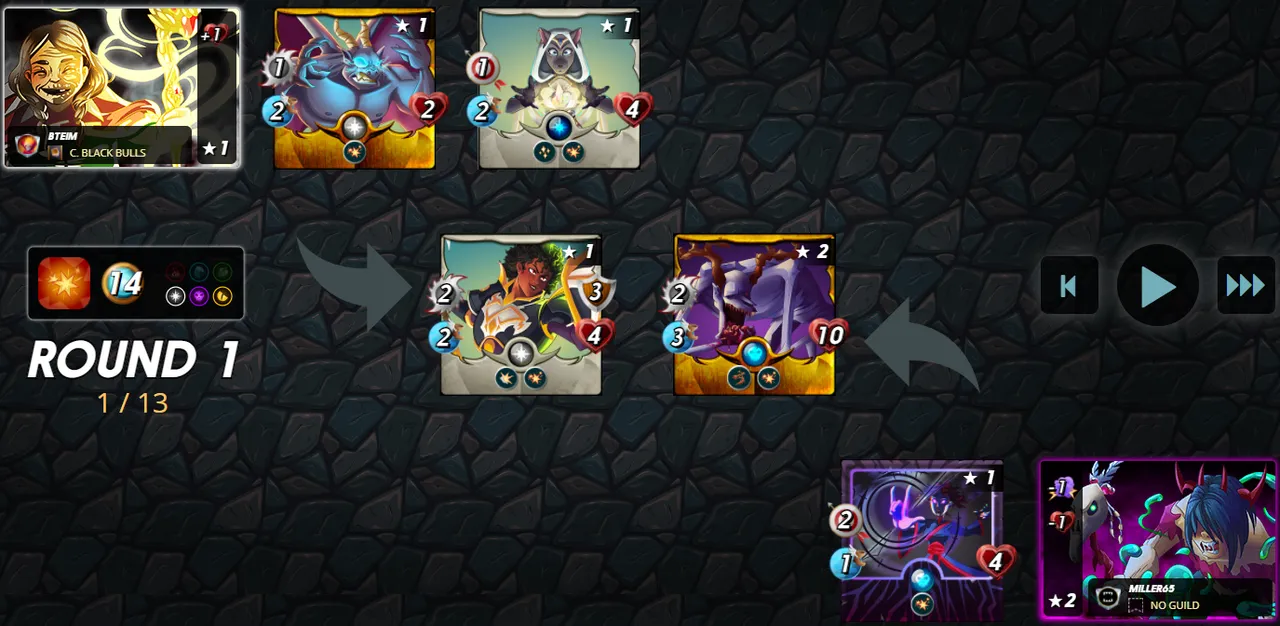Play the battle replay
Screen dimensions: 1280x626
click(x=1157, y=286)
